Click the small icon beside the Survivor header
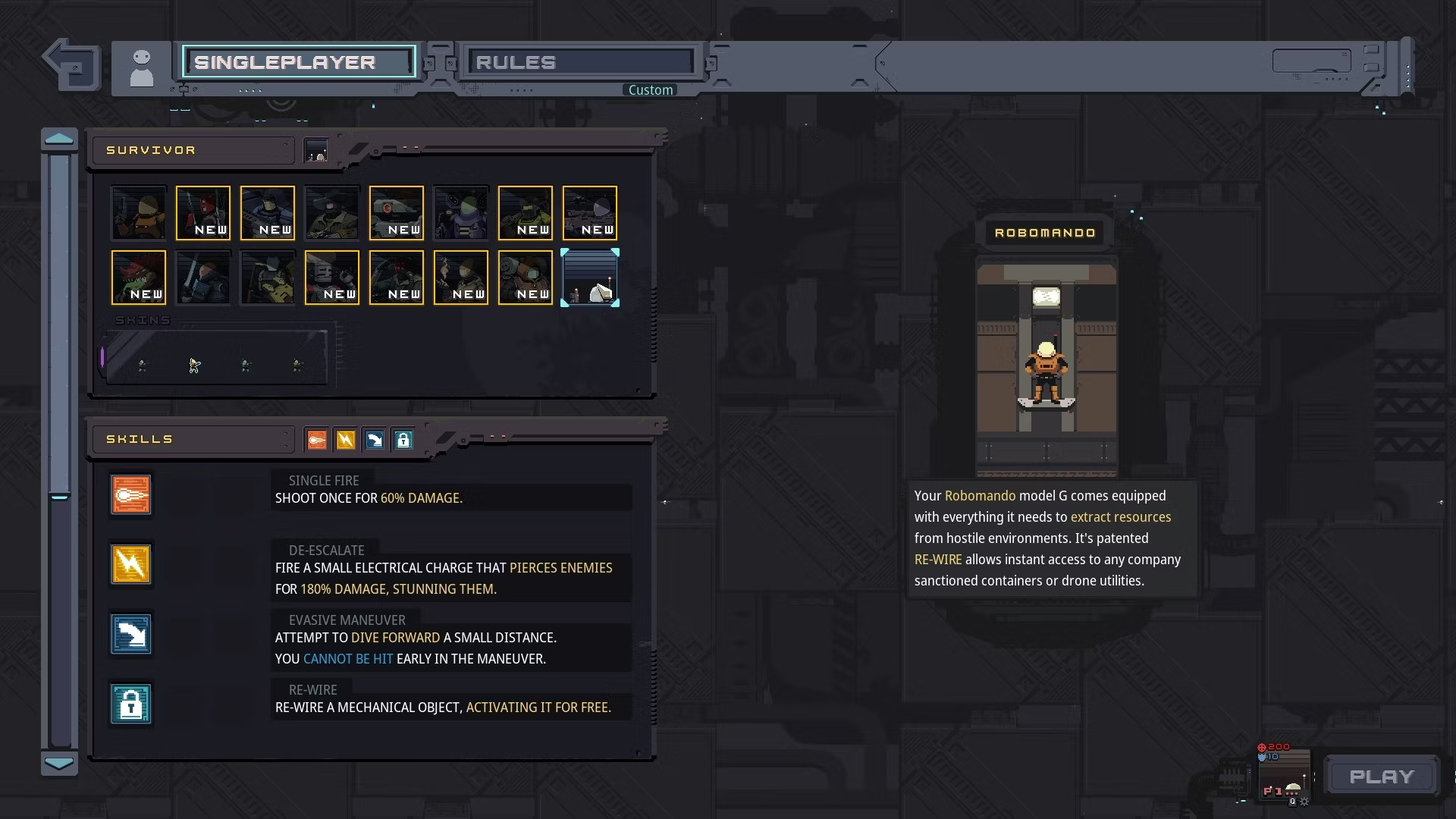This screenshot has width=1456, height=819. 316,150
